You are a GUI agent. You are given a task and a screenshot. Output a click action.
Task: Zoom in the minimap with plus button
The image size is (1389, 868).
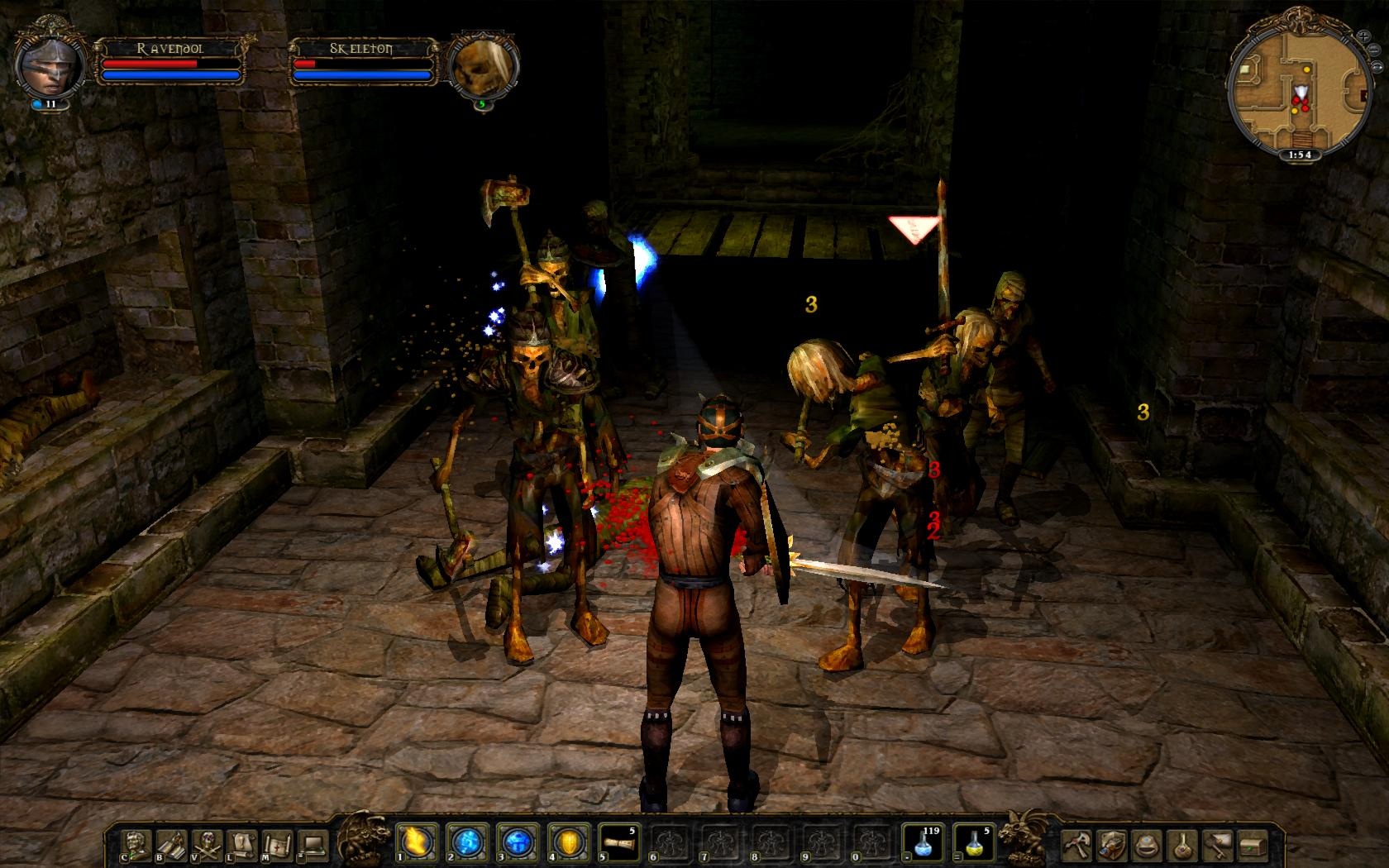(1363, 36)
